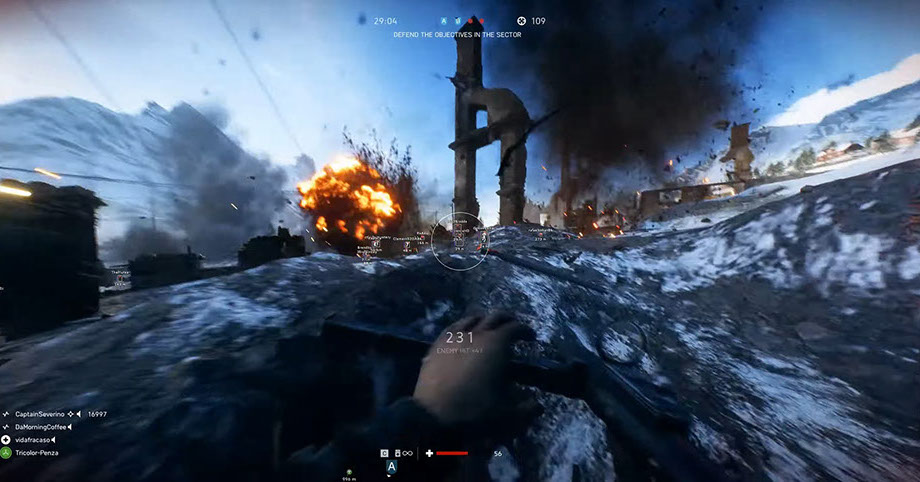The image size is (920, 482).
Task: Click the objective A icon in top tracker
Action: [443, 20]
